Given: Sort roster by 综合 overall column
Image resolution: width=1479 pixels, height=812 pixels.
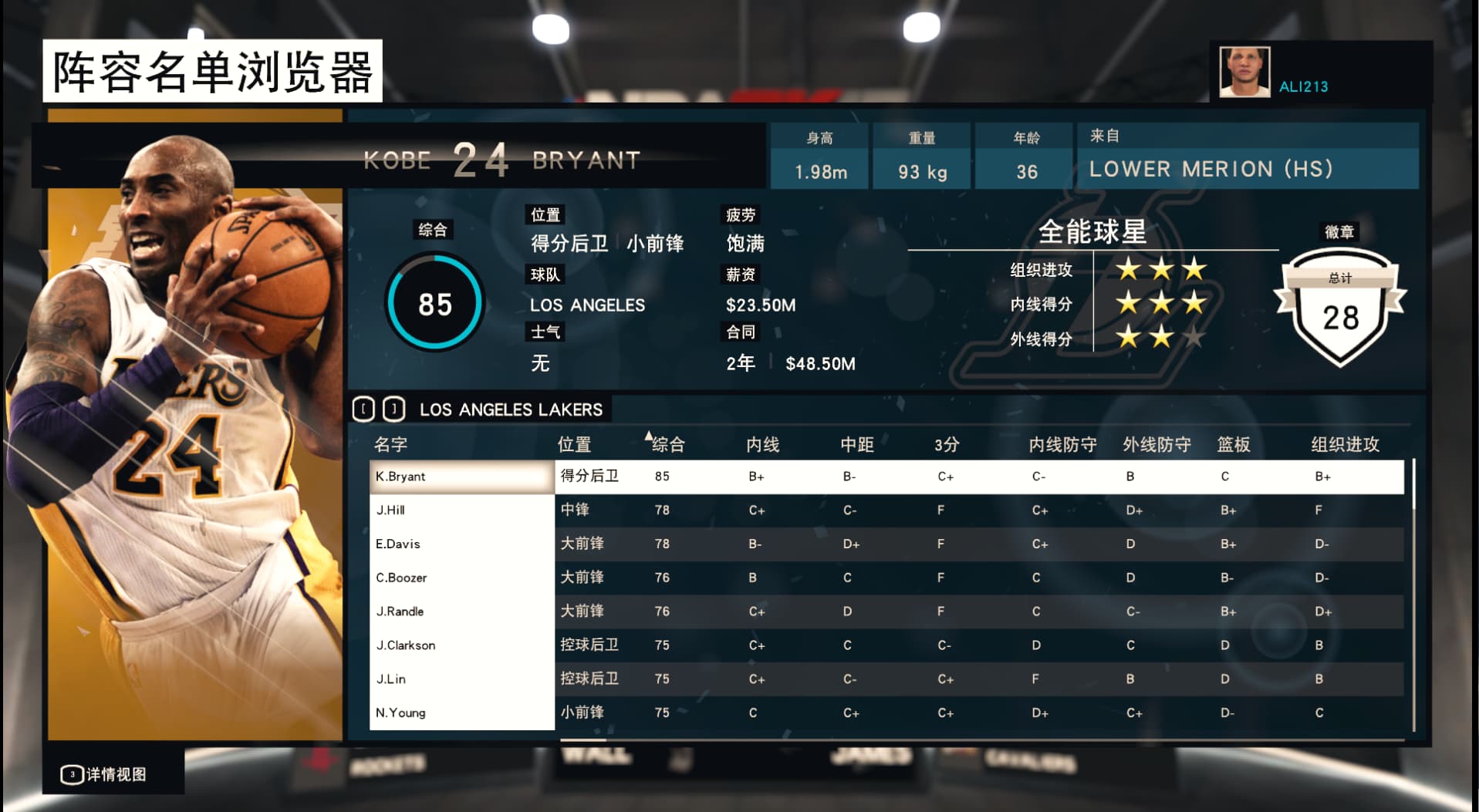Looking at the screenshot, I should pos(667,445).
